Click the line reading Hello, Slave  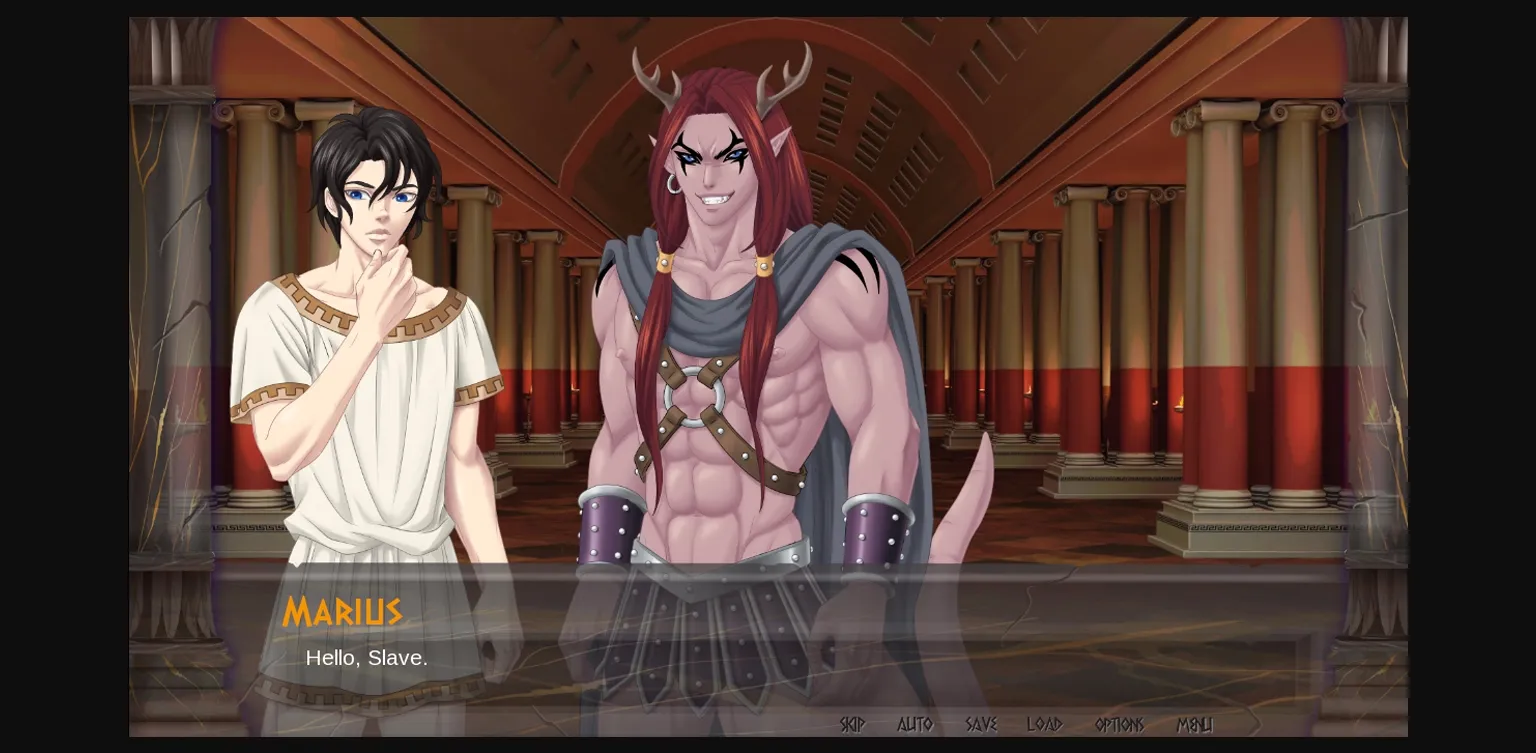367,658
